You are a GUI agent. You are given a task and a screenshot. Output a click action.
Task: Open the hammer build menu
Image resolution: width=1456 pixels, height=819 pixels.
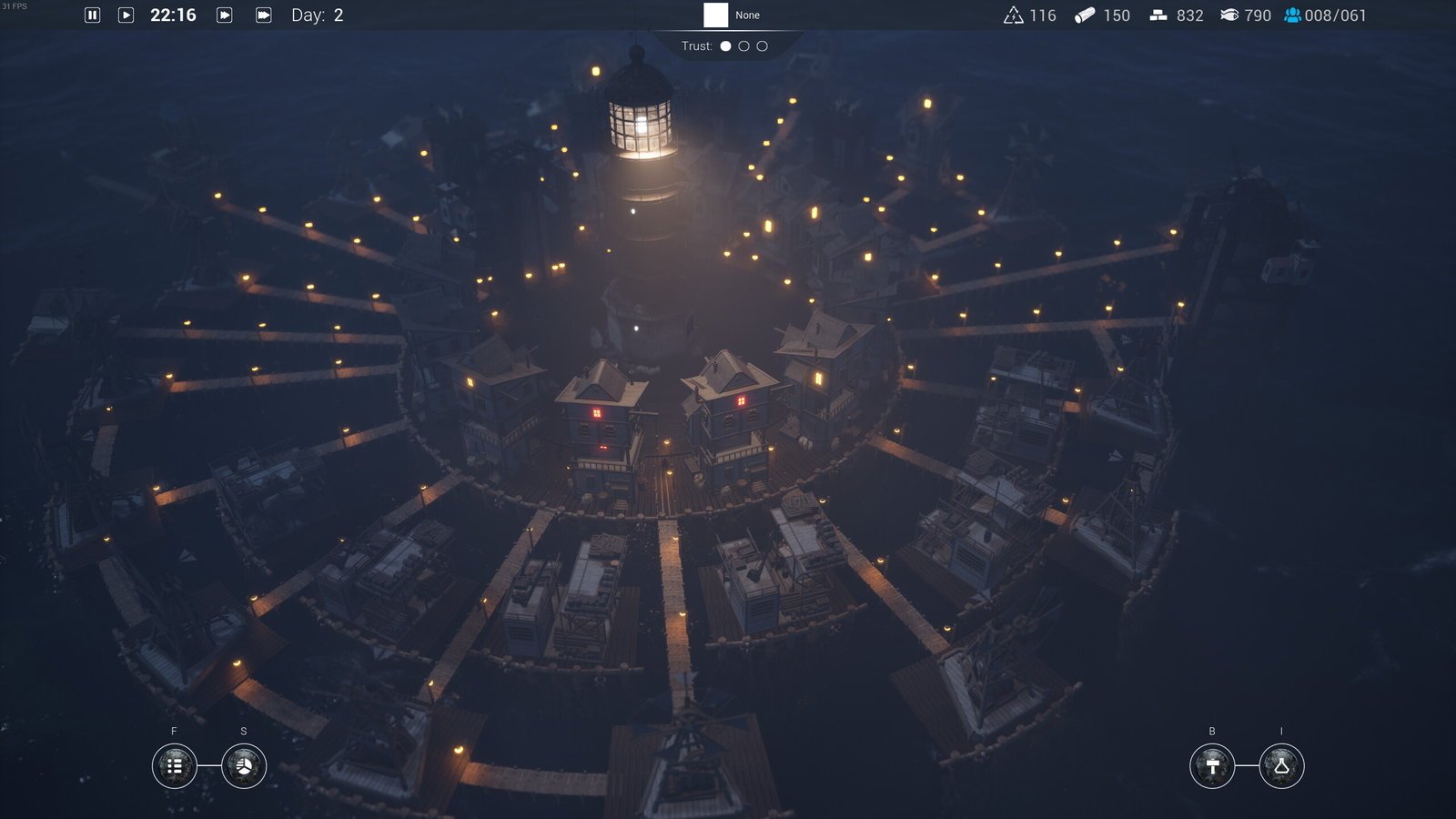(x=1212, y=766)
